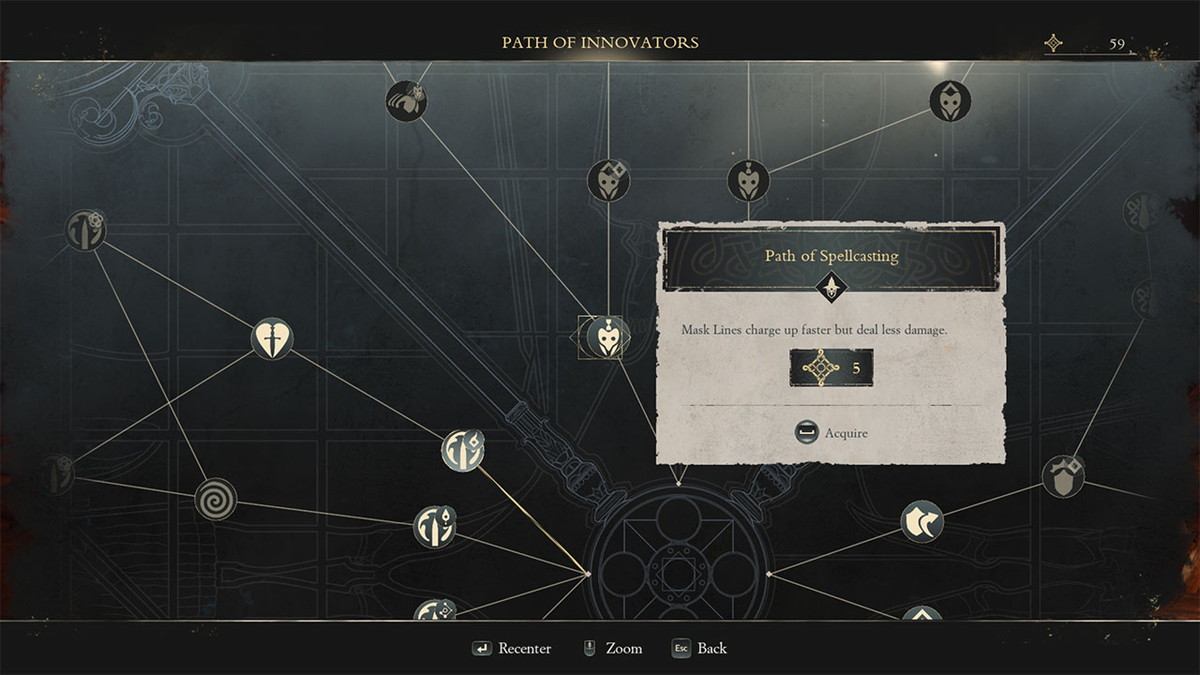Select the dagger-in-heart skill node
The height and width of the screenshot is (675, 1200).
pyautogui.click(x=272, y=339)
